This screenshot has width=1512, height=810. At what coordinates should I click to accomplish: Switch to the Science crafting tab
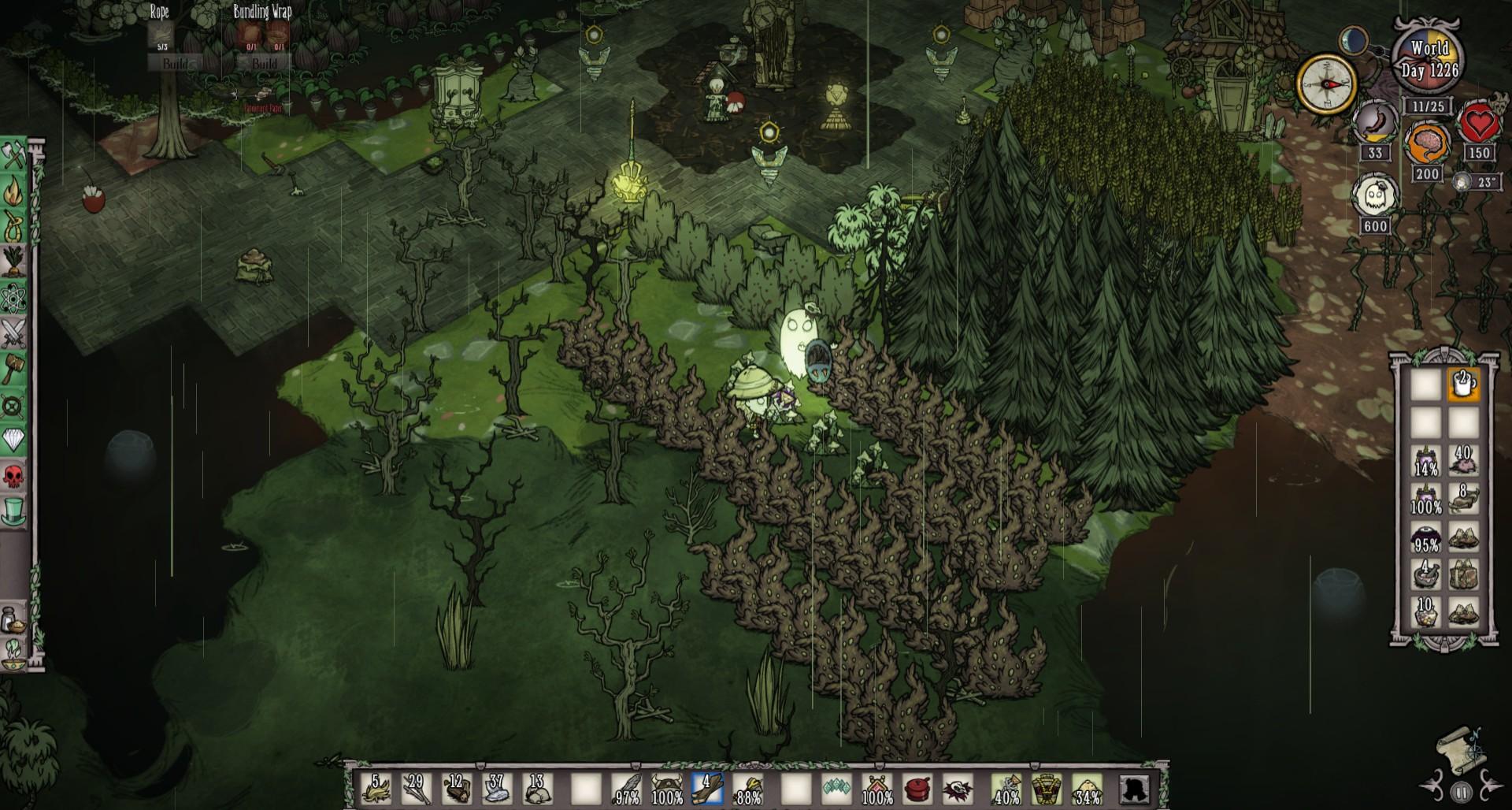click(14, 299)
